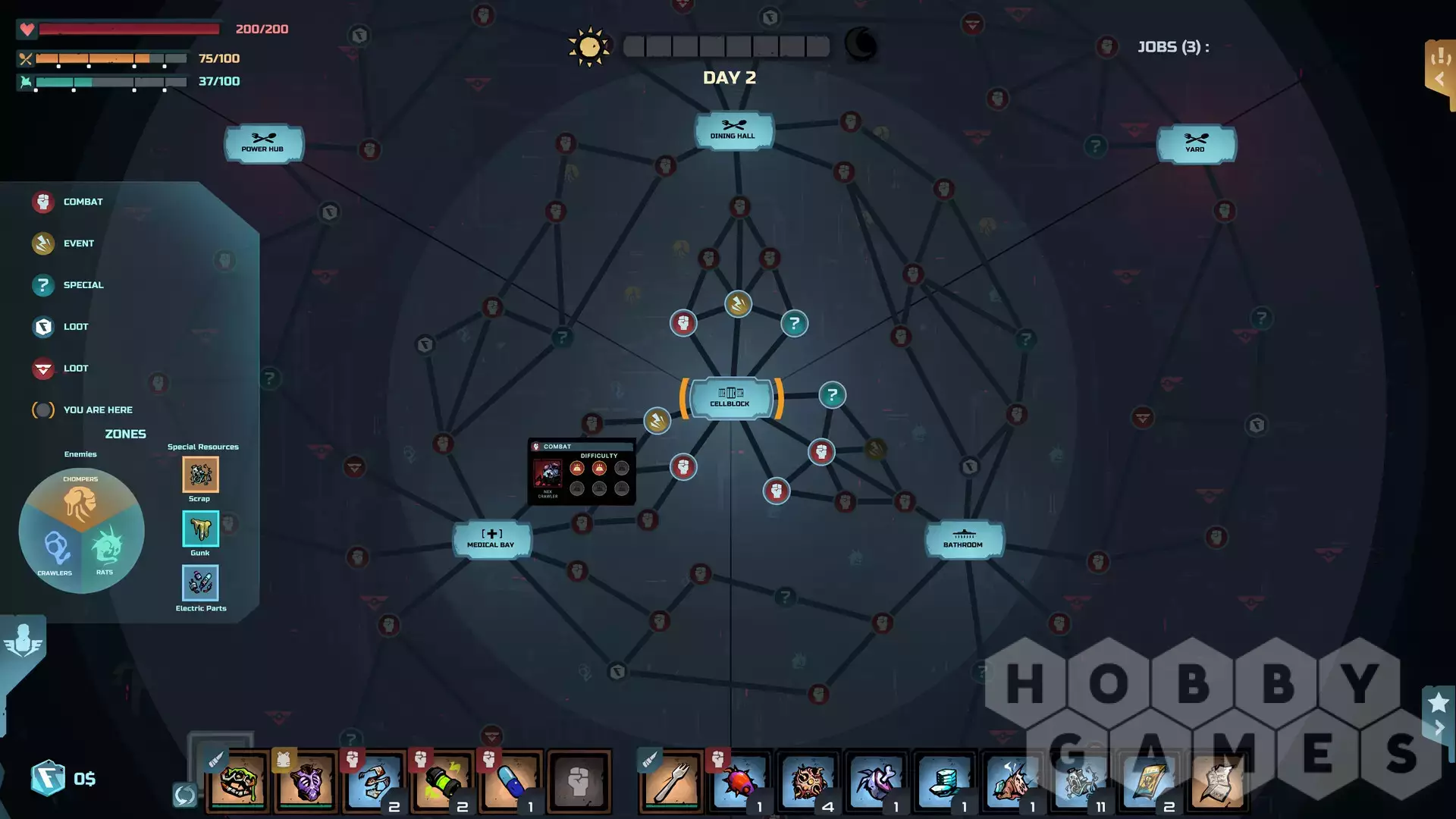Open the character panel winged icon
The height and width of the screenshot is (819, 1456).
click(x=23, y=641)
